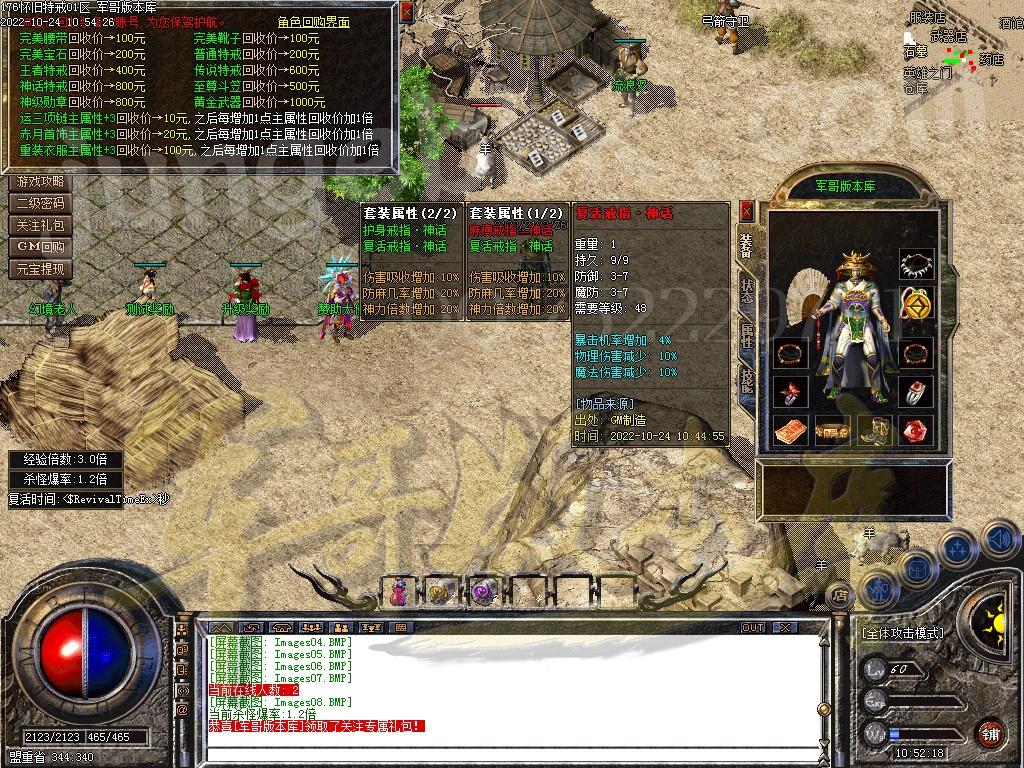
Task: Open the GM回购 buyback menu
Action: (40, 247)
